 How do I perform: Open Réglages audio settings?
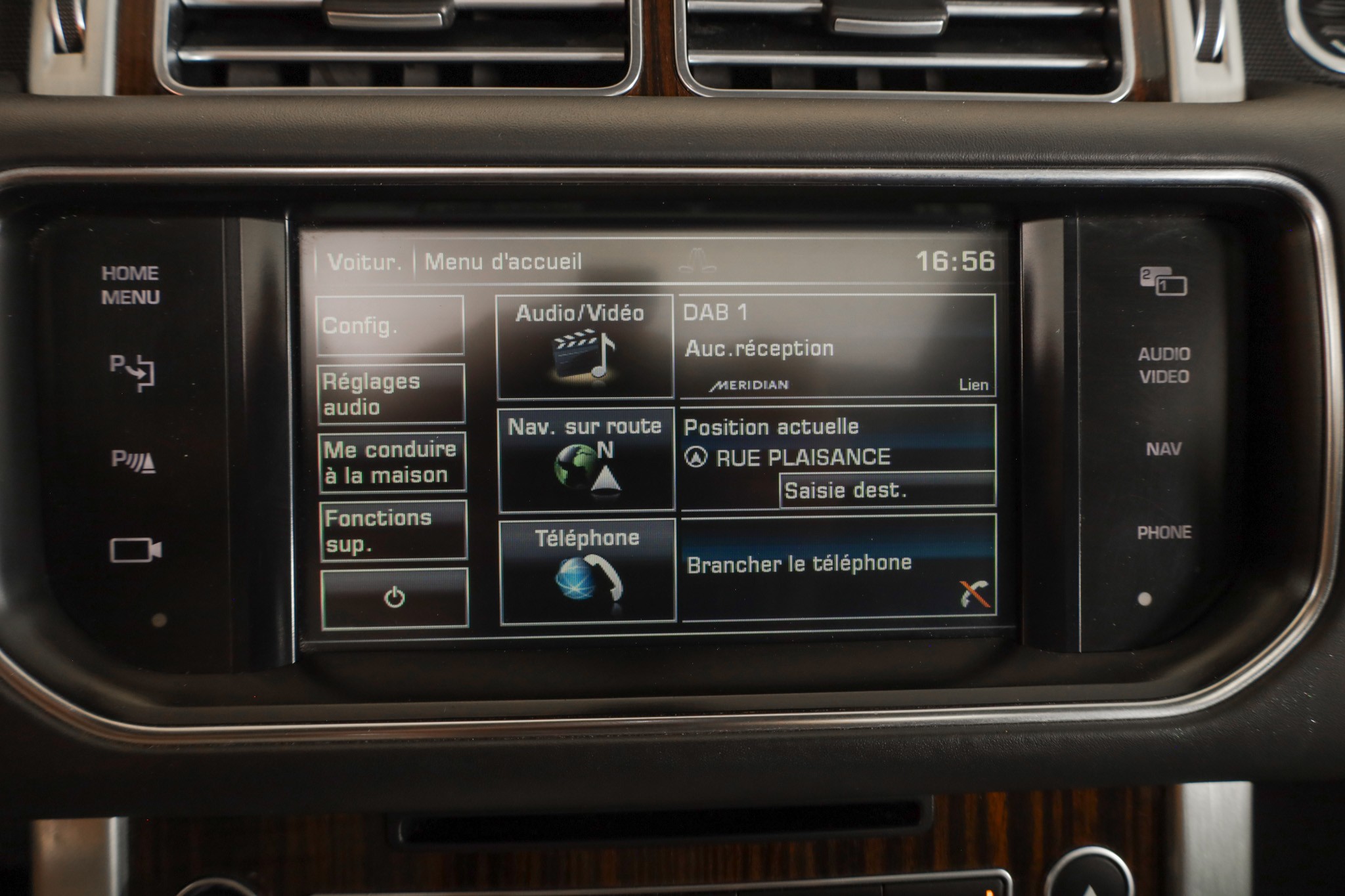click(x=391, y=394)
